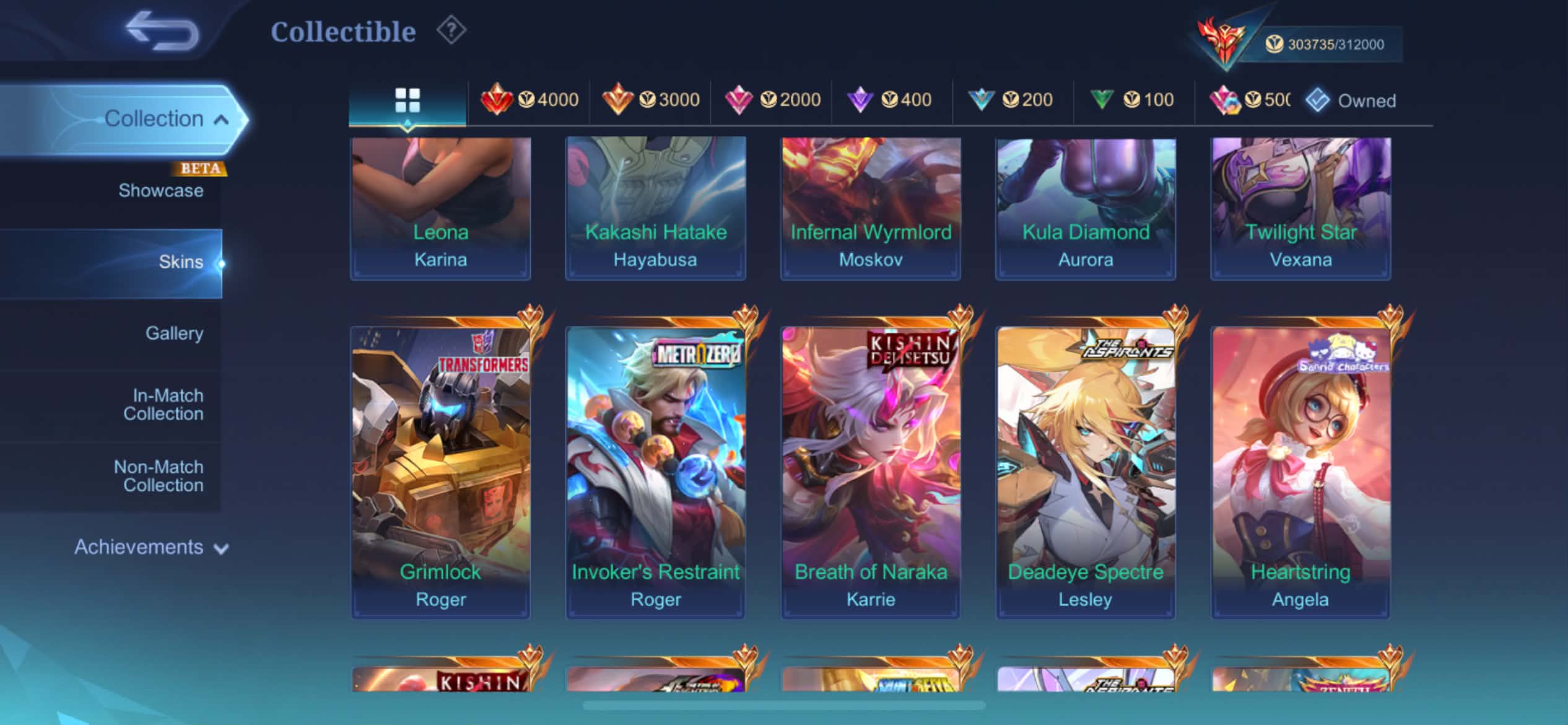Go back using the arrow button
Viewport: 1568px width, 725px height.
click(x=162, y=31)
